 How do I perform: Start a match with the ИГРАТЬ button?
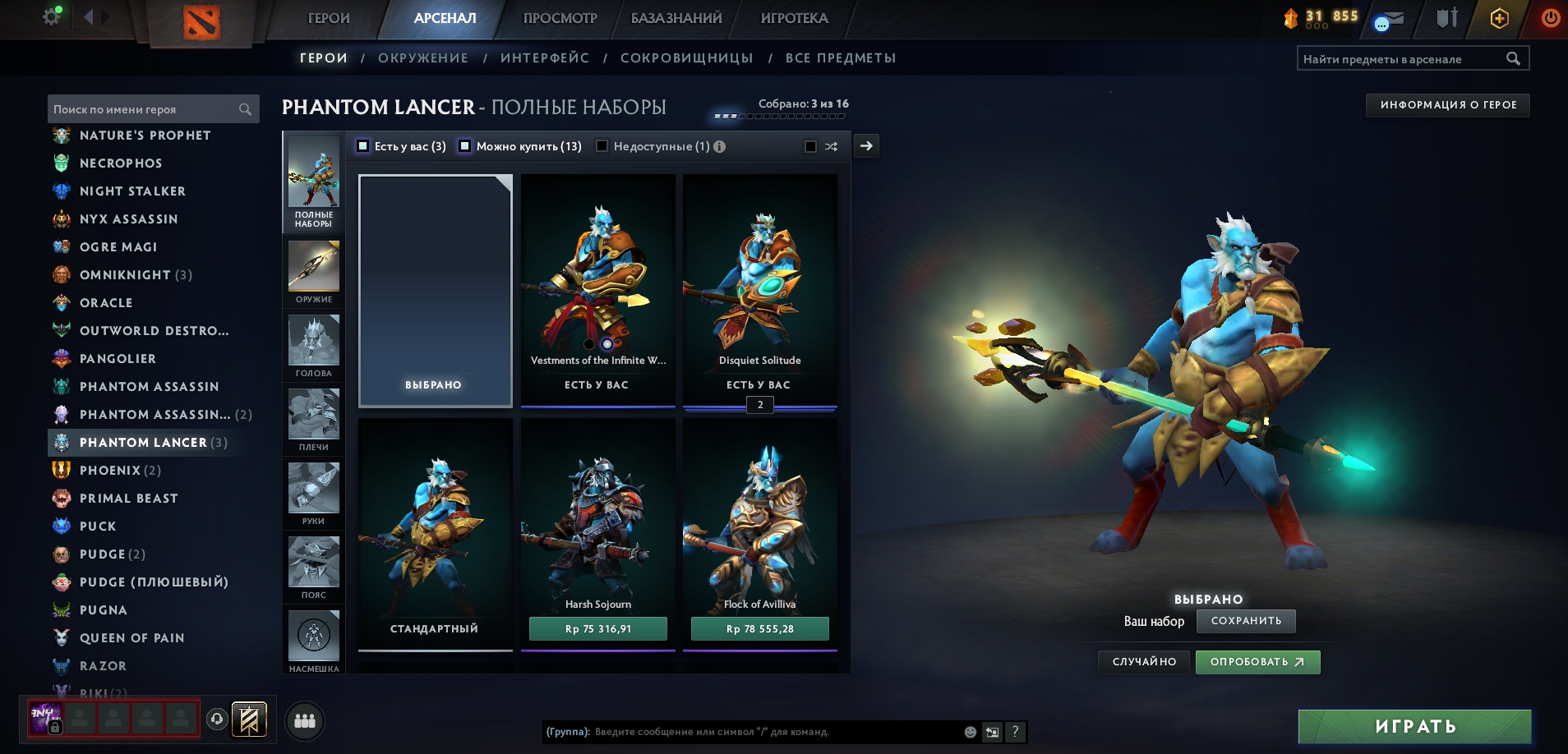1414,726
